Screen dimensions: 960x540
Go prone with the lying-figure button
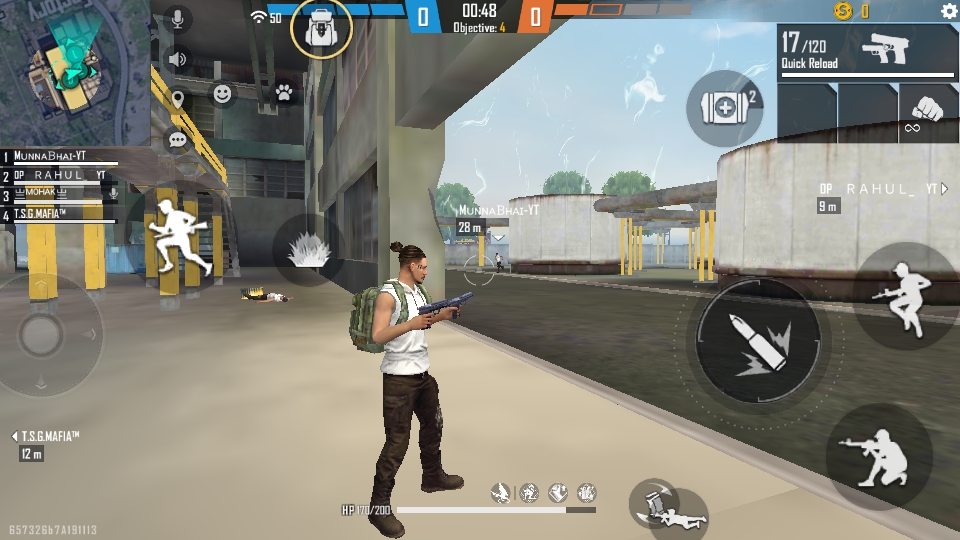click(668, 507)
